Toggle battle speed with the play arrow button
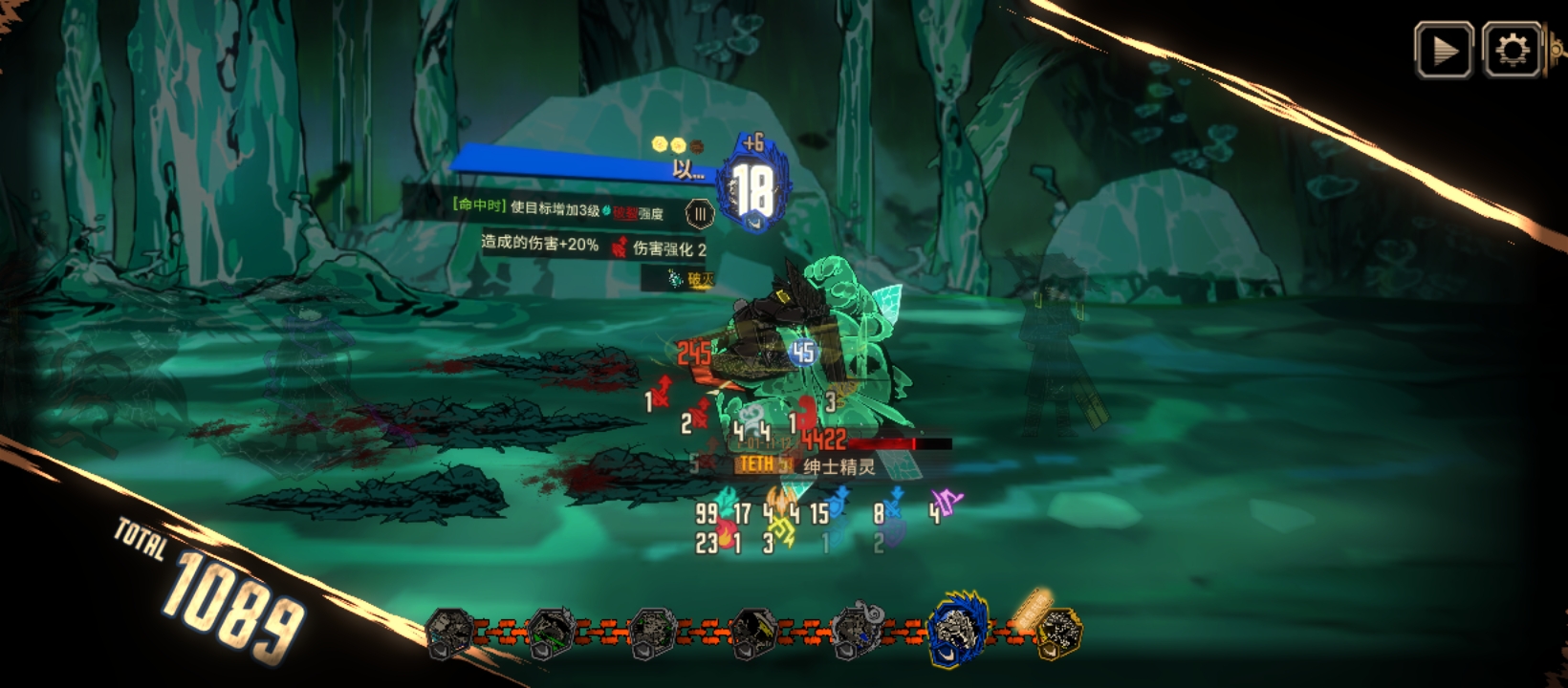 click(1444, 50)
